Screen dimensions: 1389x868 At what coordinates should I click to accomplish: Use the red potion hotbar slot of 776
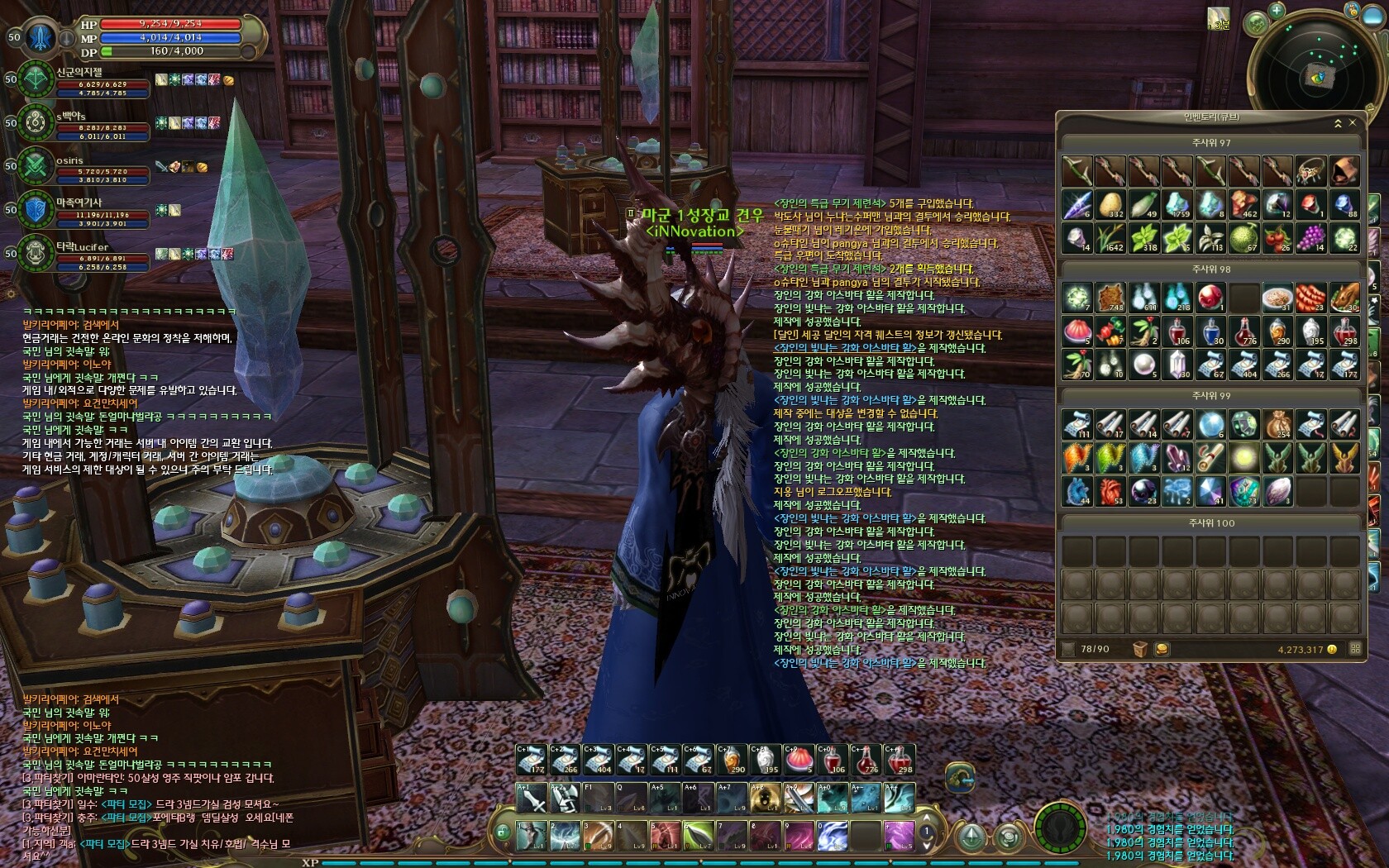tap(866, 760)
